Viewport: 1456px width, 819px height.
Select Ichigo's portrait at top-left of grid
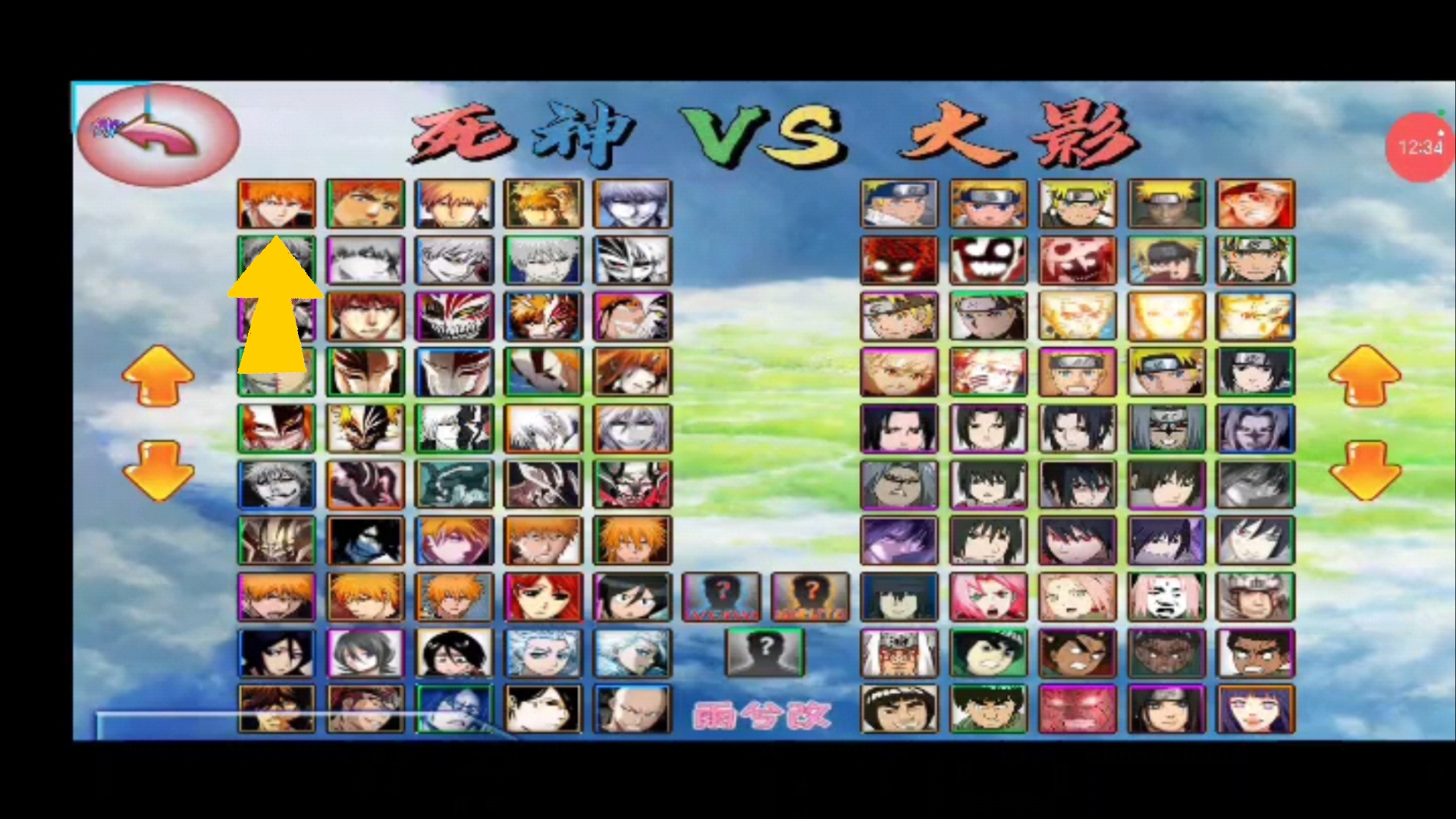(277, 203)
